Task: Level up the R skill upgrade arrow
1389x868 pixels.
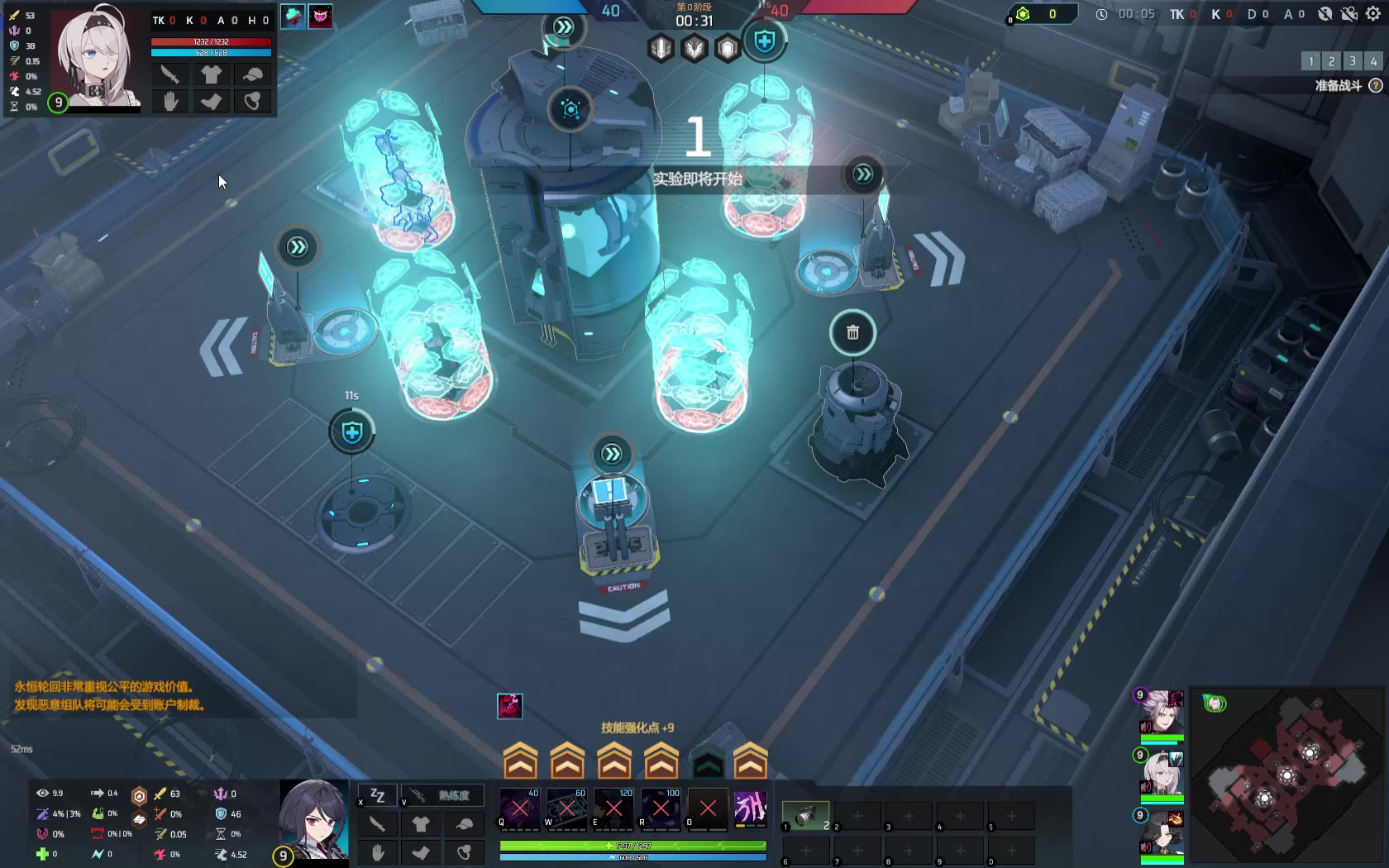Action: pyautogui.click(x=661, y=761)
